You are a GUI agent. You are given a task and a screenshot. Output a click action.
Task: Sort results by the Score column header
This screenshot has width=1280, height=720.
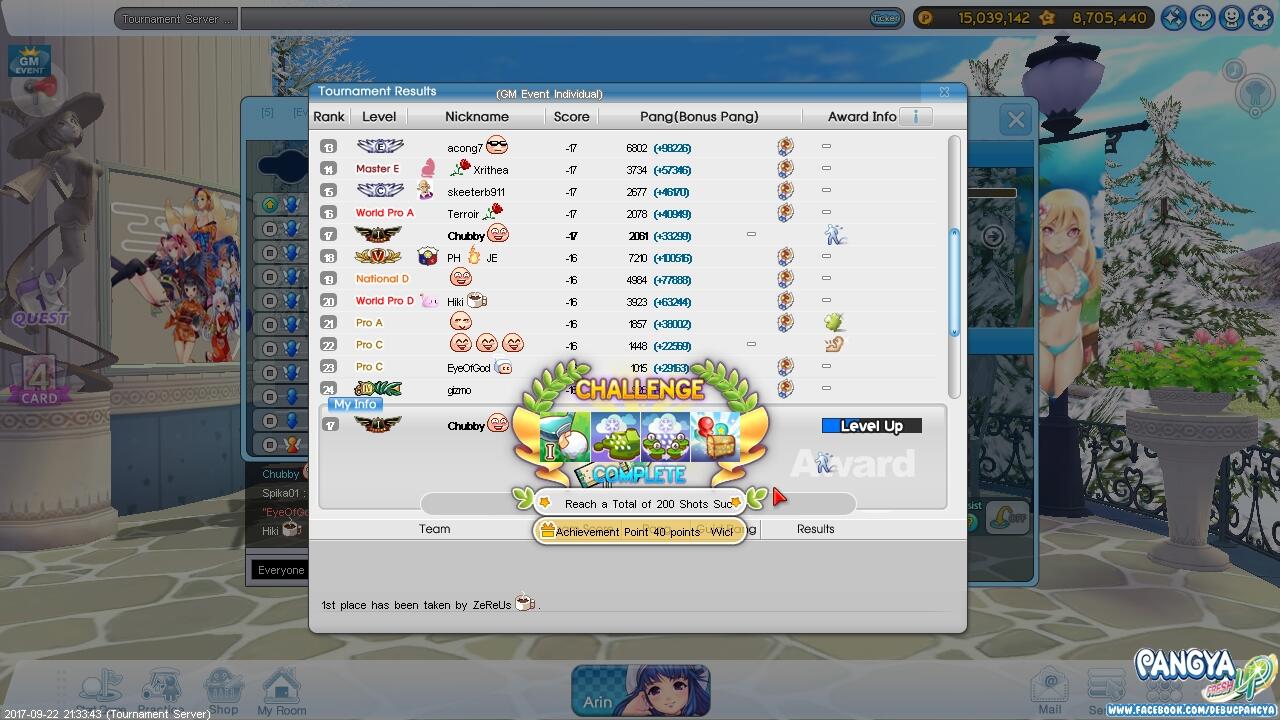(571, 117)
